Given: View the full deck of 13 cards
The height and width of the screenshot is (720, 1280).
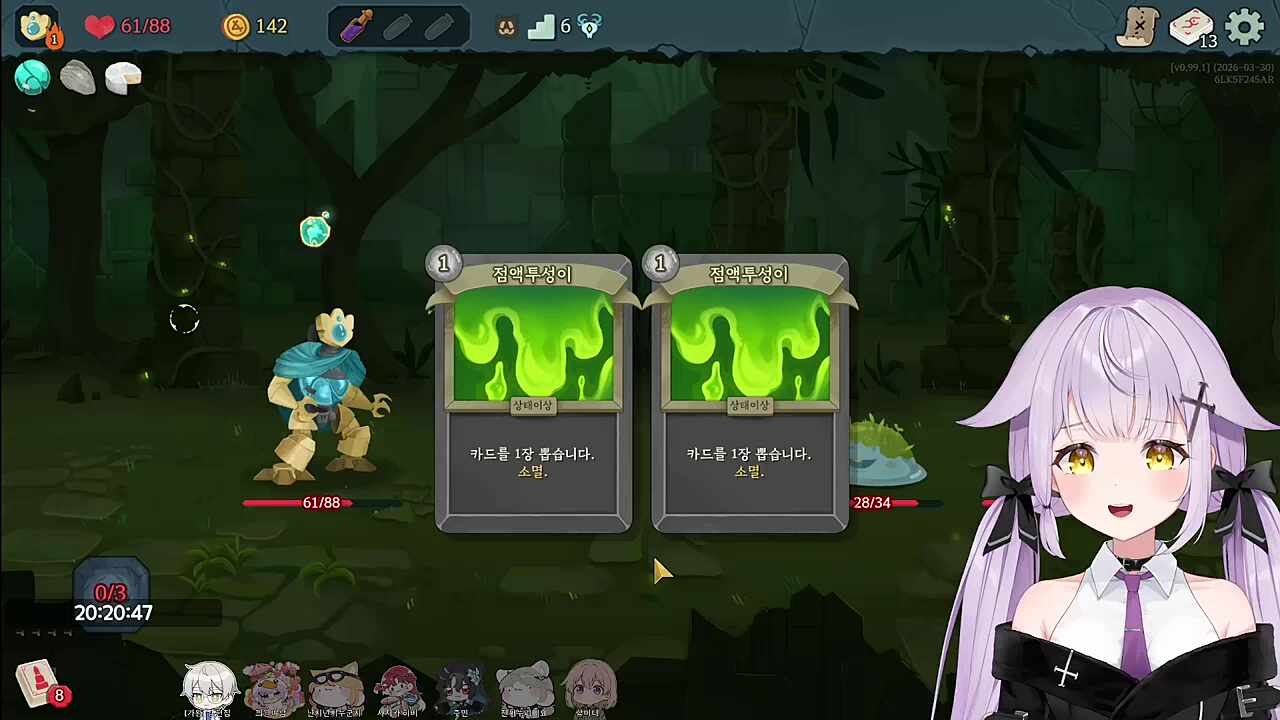Looking at the screenshot, I should [1191, 28].
